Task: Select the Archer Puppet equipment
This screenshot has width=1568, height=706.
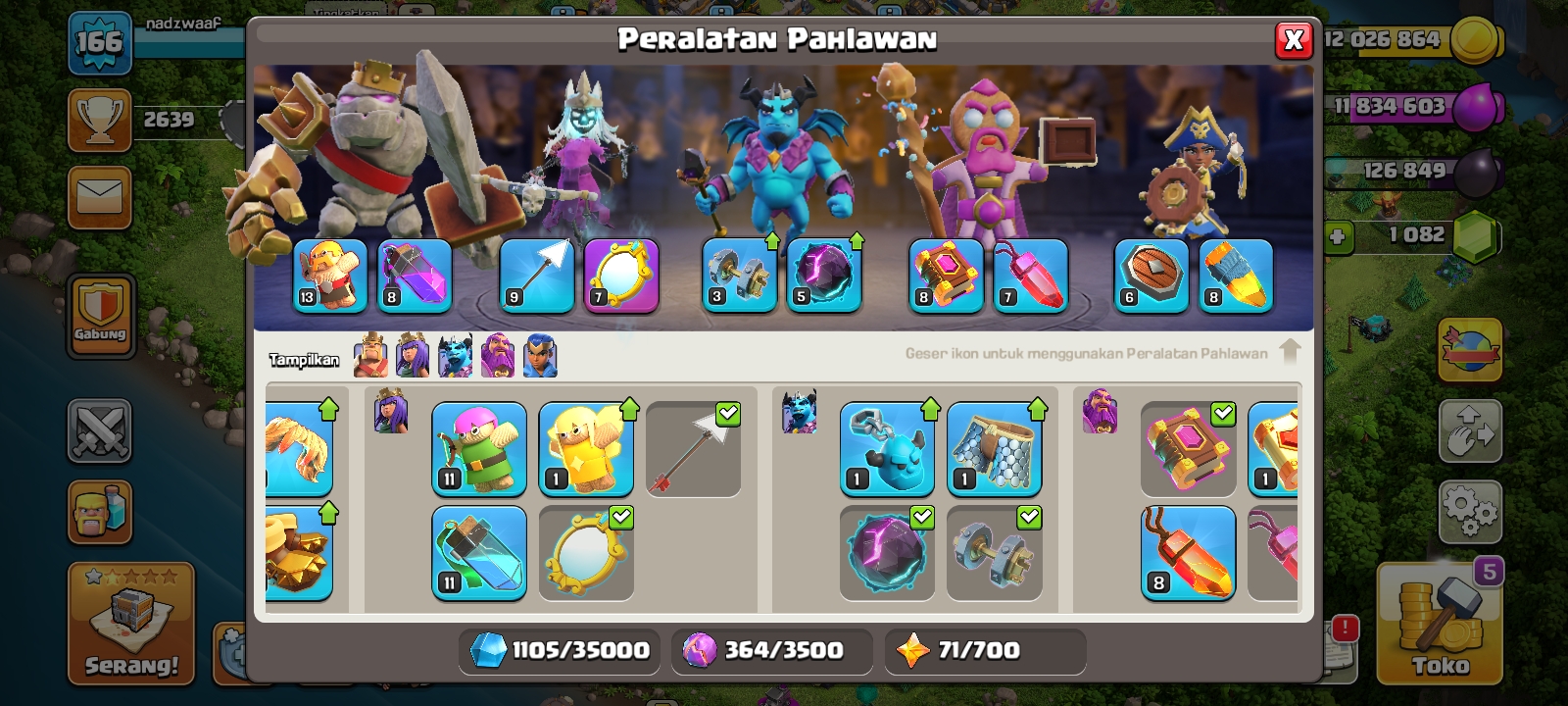Action: [479, 449]
